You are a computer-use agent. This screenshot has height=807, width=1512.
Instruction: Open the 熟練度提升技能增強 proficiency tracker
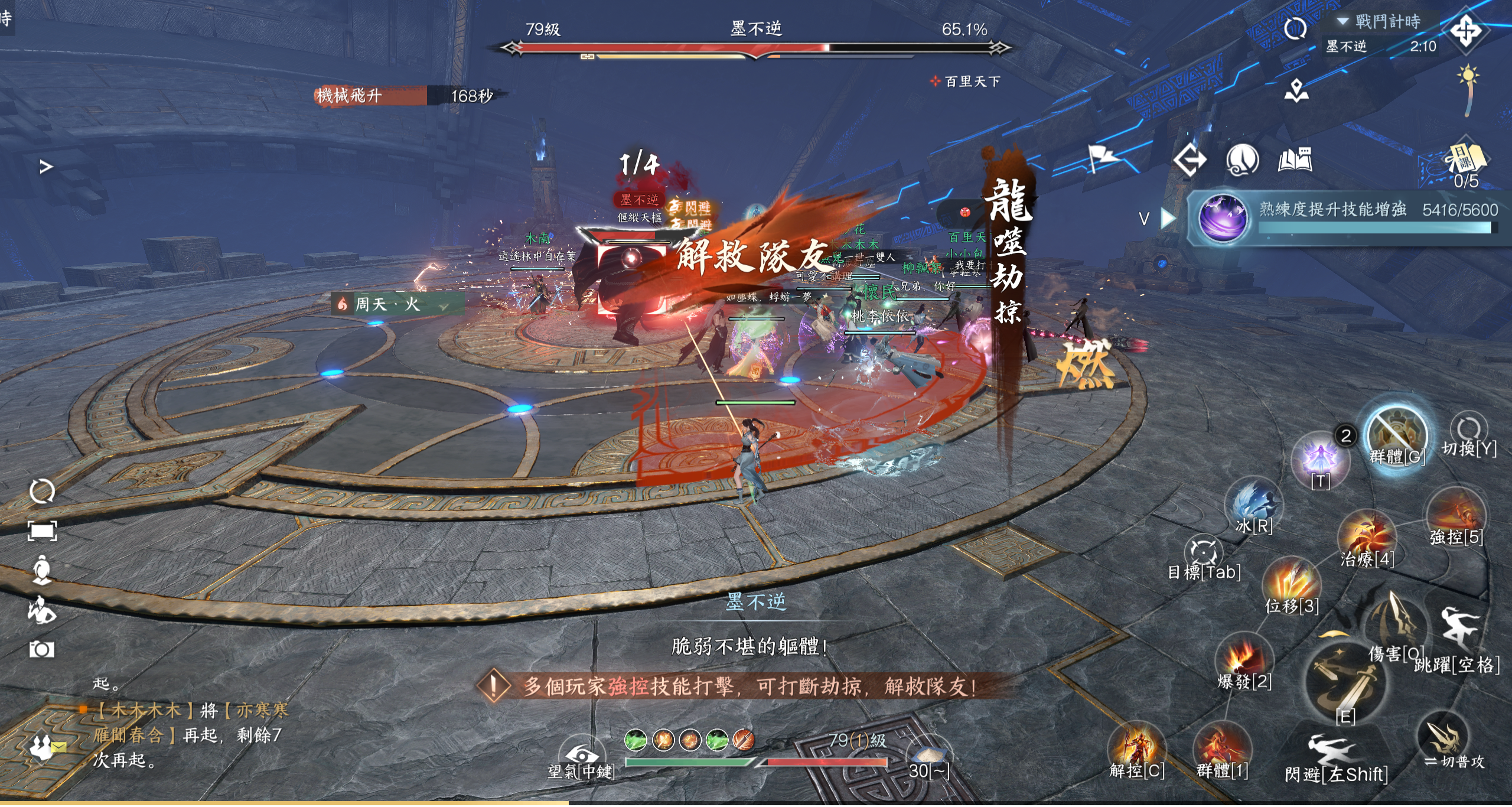click(1347, 217)
